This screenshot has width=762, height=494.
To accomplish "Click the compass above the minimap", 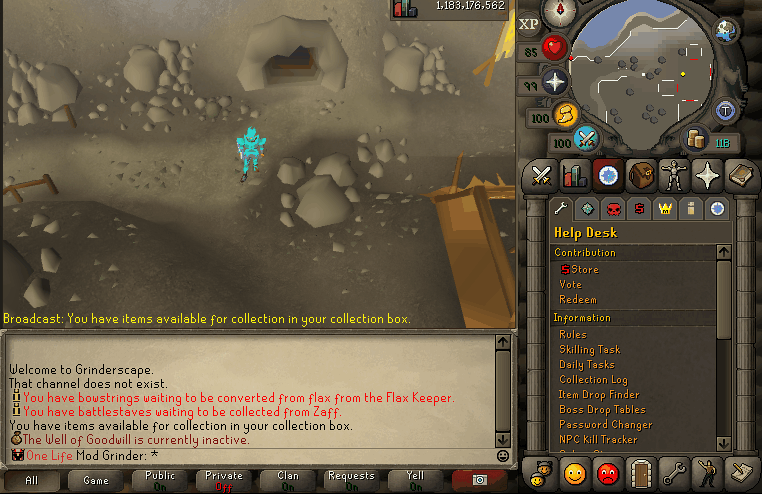I will pyautogui.click(x=559, y=12).
